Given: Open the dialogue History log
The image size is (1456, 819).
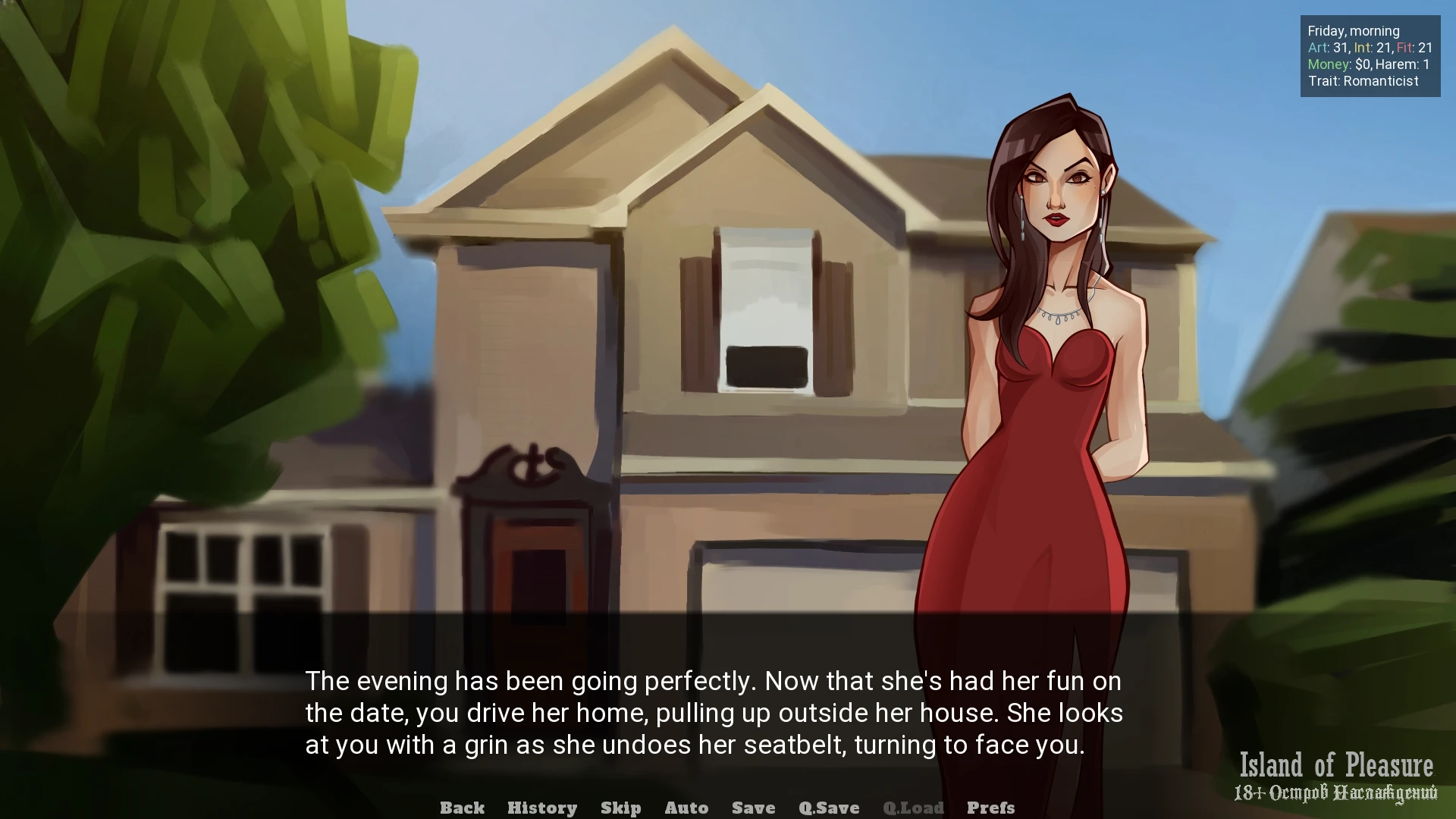Looking at the screenshot, I should (x=542, y=808).
